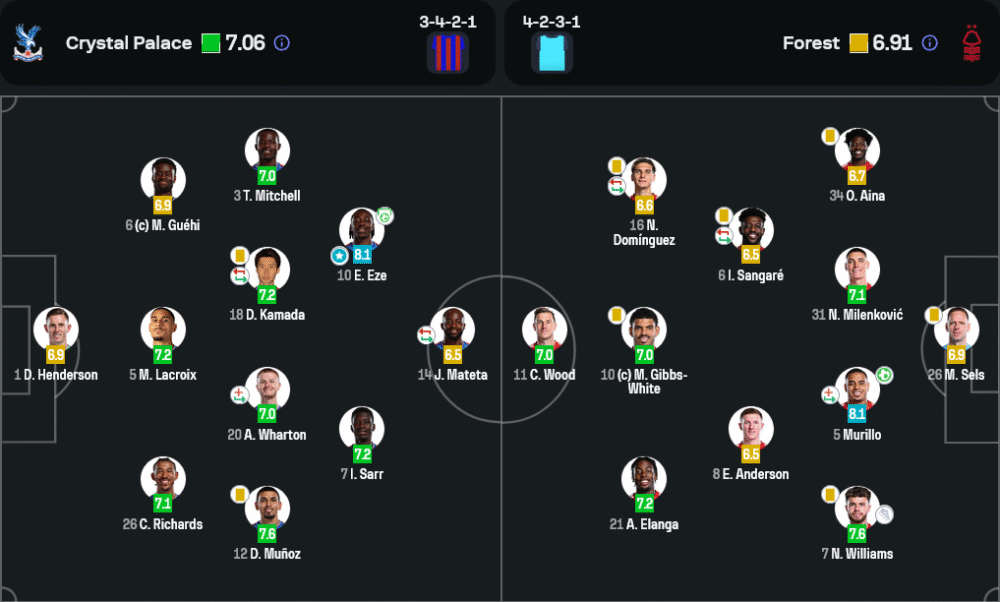Screen dimensions: 1000x602
Task: Select N. Williams' player avatar
Action: point(857,509)
